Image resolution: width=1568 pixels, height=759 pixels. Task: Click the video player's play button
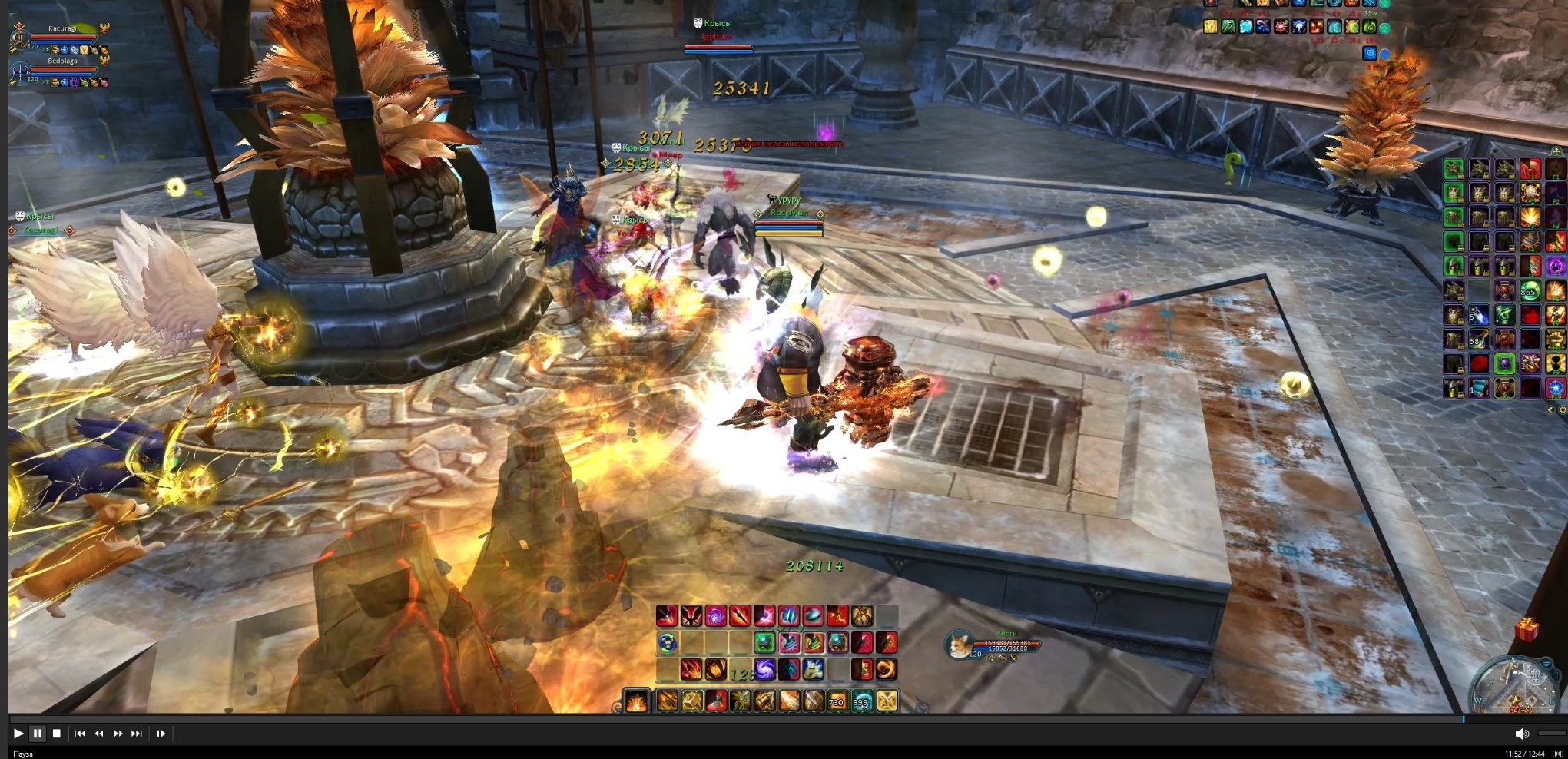(x=18, y=734)
